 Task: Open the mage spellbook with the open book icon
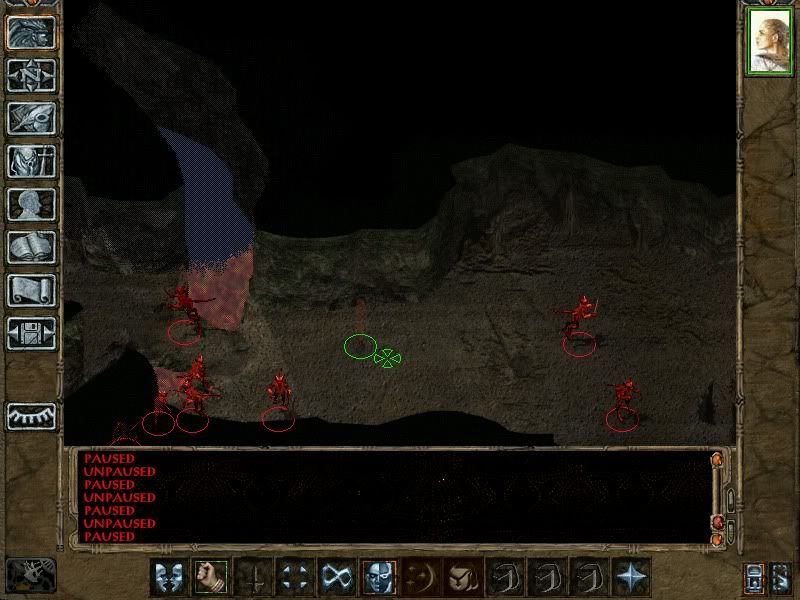(x=31, y=247)
